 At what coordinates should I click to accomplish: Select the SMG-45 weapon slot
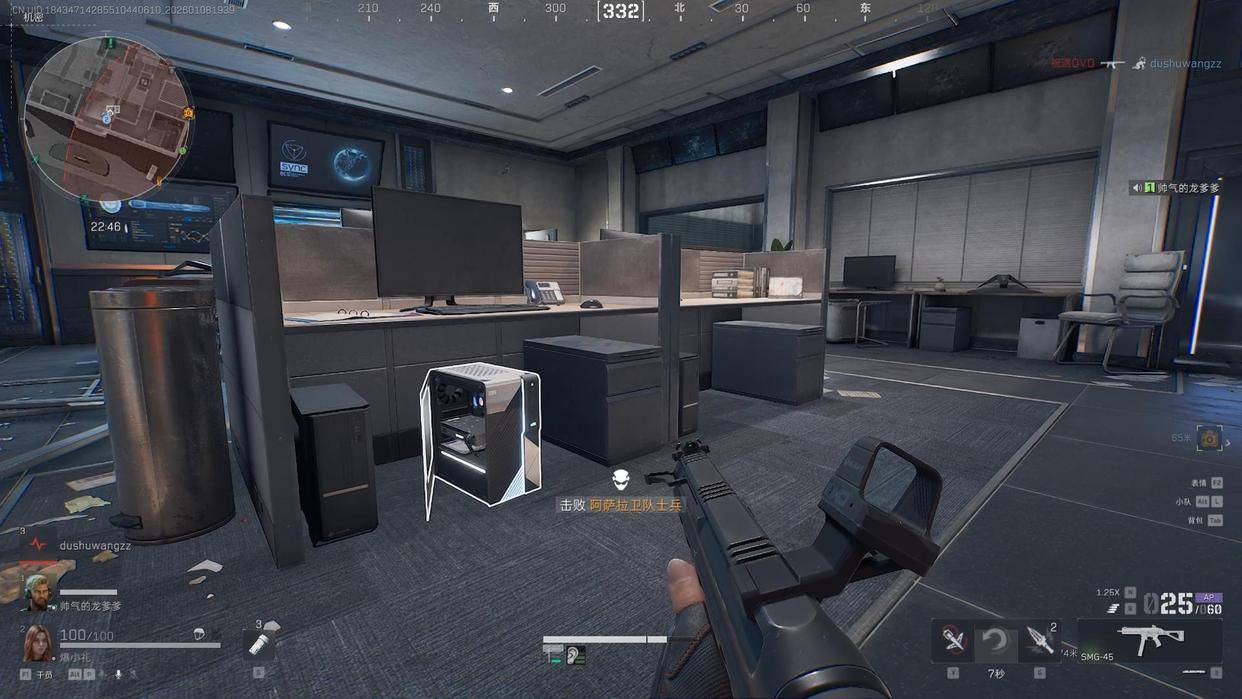(x=1150, y=638)
